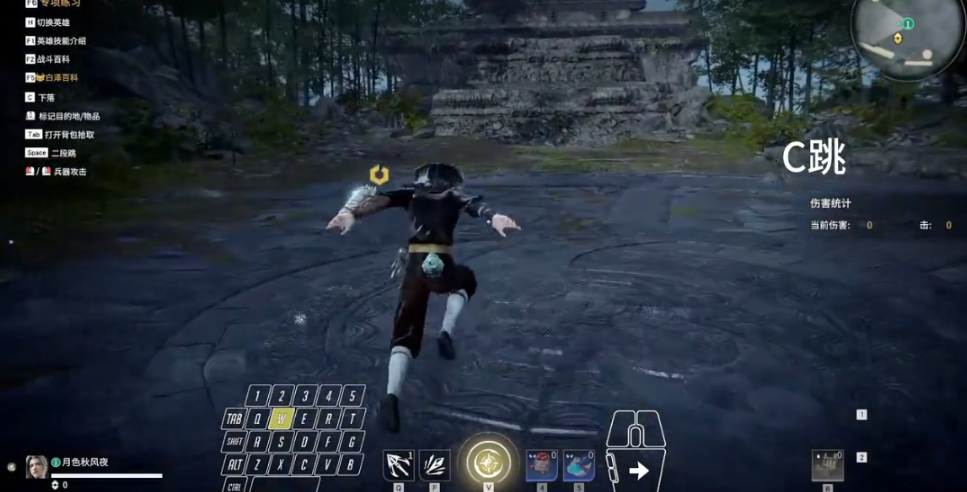Select the weapon slot marked 2
Image resolution: width=967 pixels, height=492 pixels.
[861, 457]
